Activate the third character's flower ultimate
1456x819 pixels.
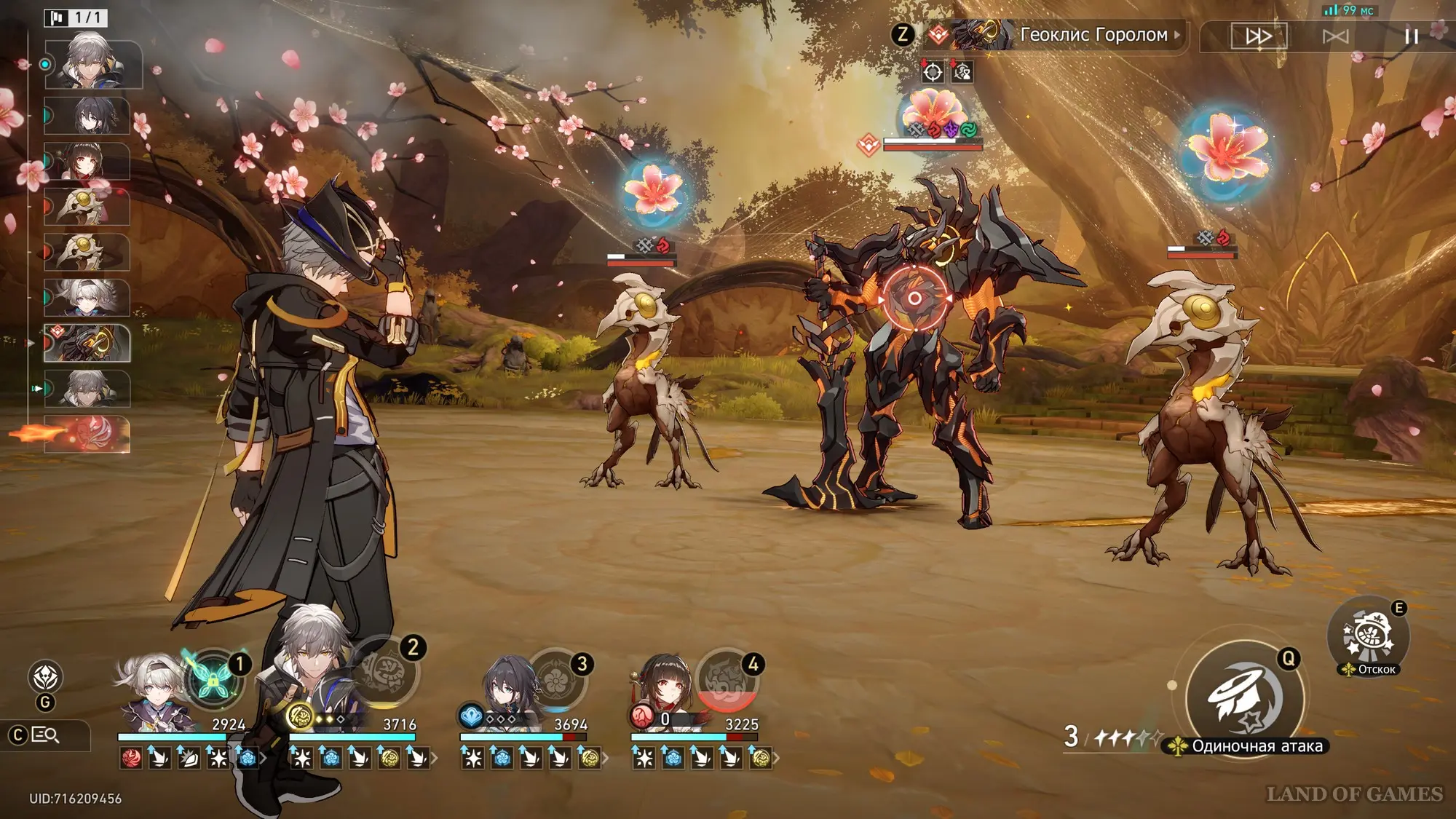557,680
